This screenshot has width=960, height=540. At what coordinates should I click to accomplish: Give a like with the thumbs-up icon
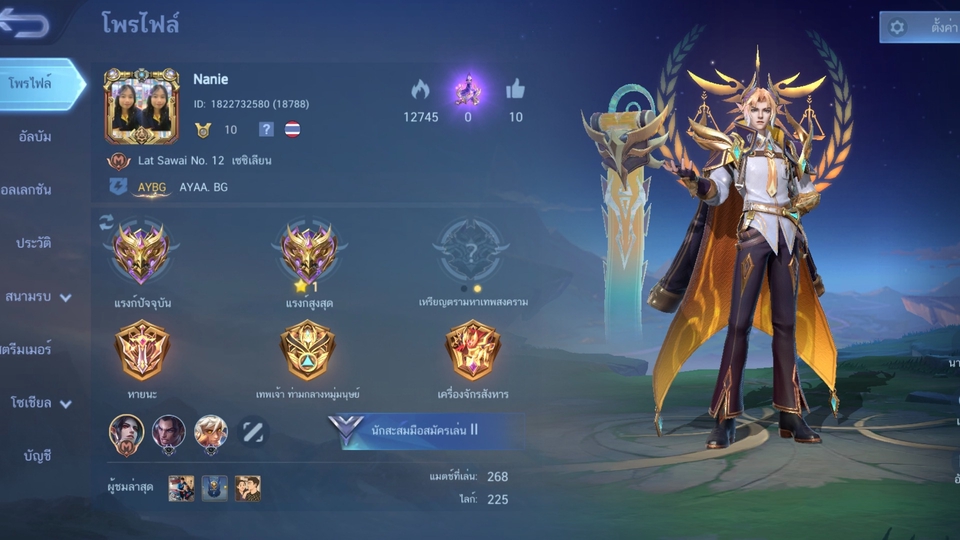[x=515, y=90]
